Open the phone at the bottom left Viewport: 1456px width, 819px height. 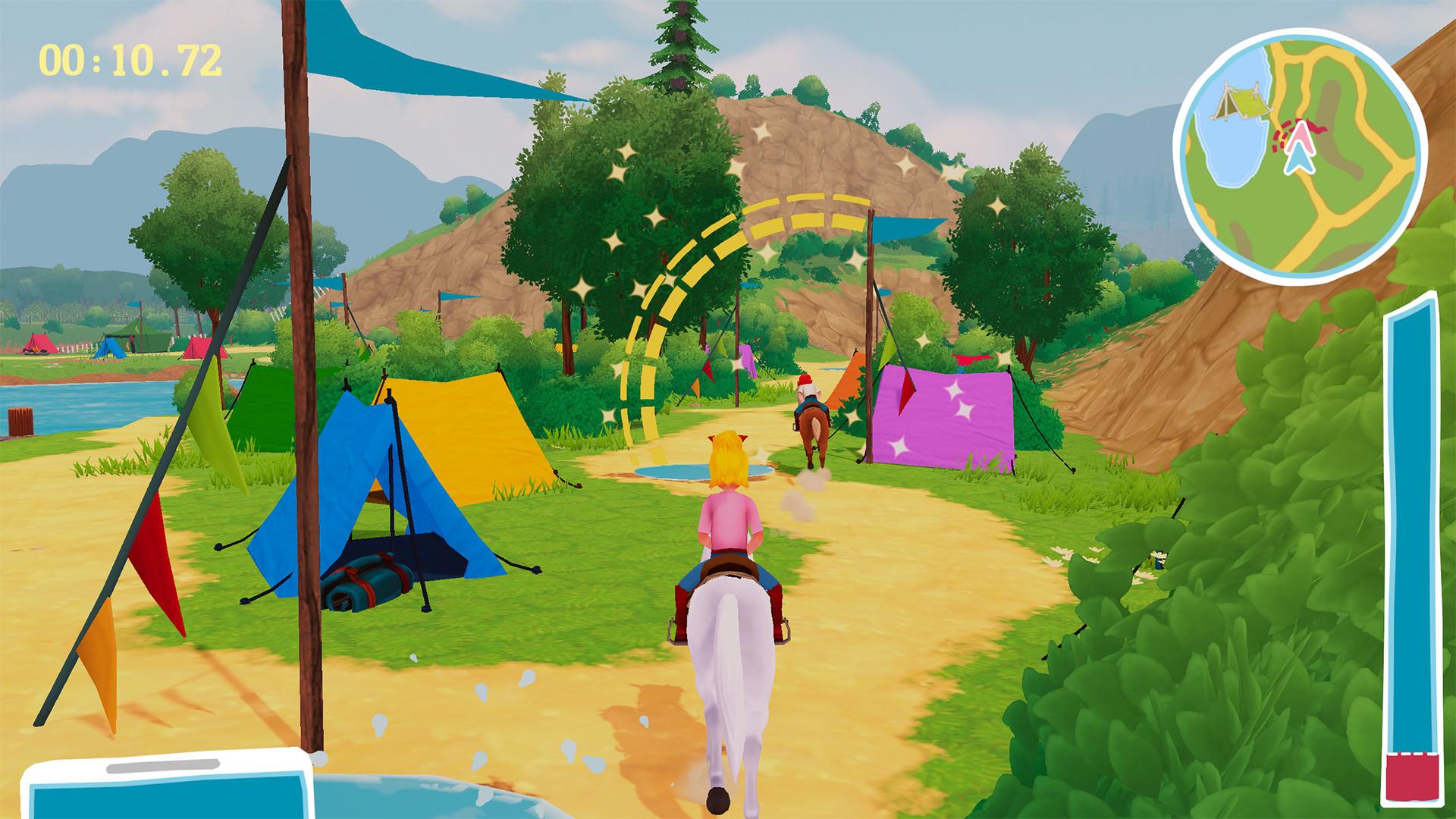pyautogui.click(x=167, y=796)
